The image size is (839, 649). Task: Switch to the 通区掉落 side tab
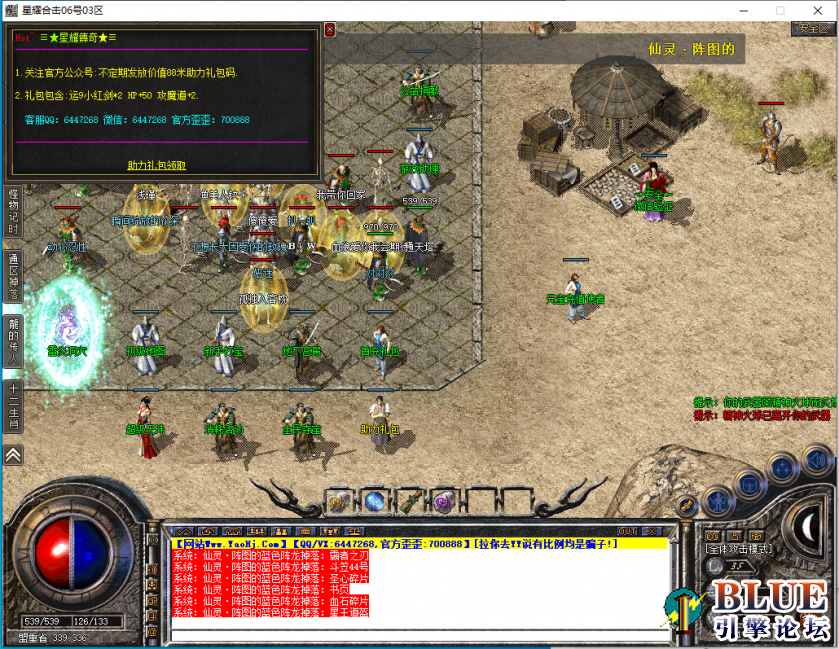point(13,272)
